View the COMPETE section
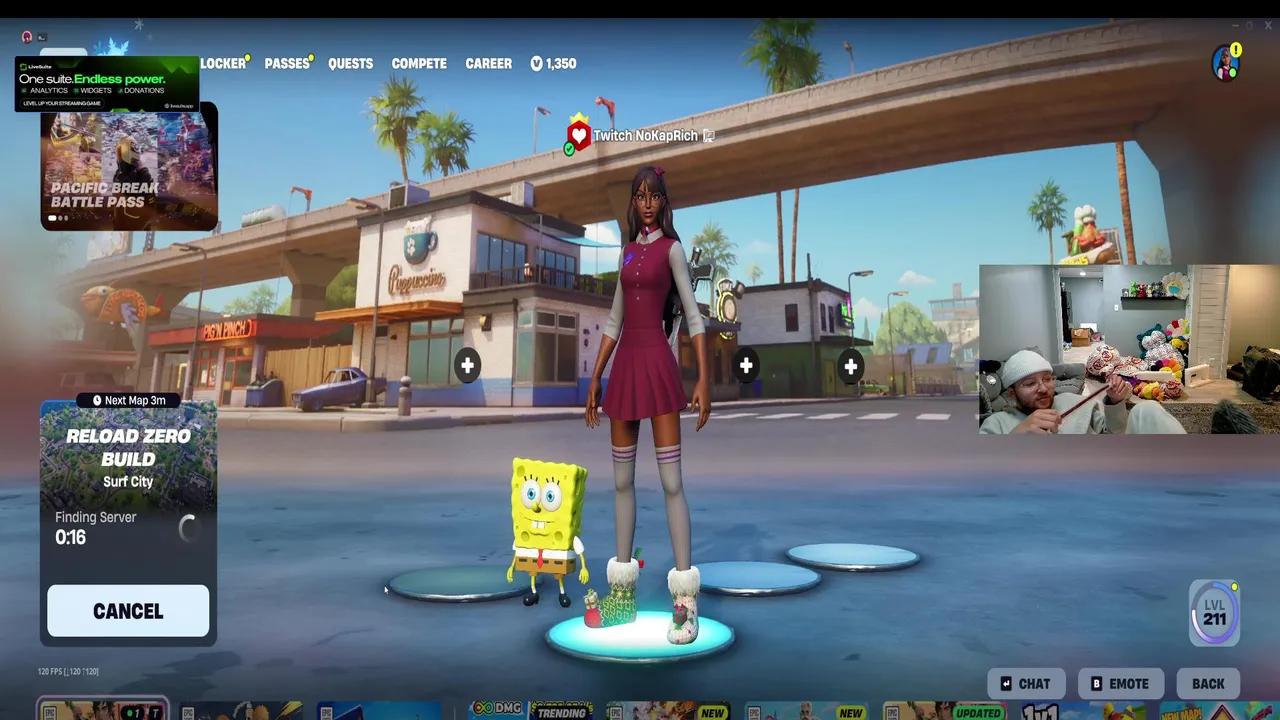This screenshot has height=720, width=1280. click(x=419, y=63)
